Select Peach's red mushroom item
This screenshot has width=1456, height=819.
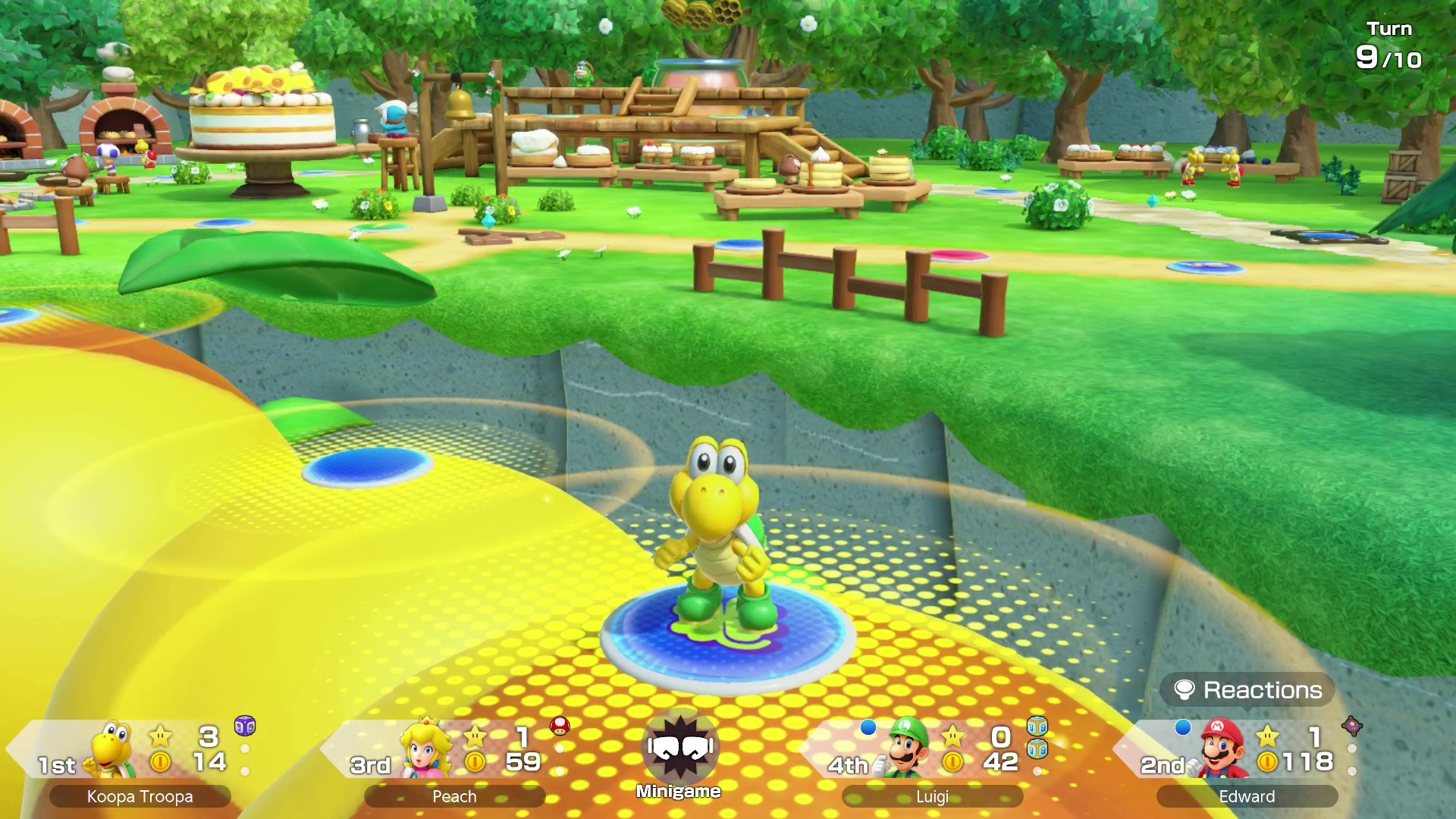pos(560,726)
